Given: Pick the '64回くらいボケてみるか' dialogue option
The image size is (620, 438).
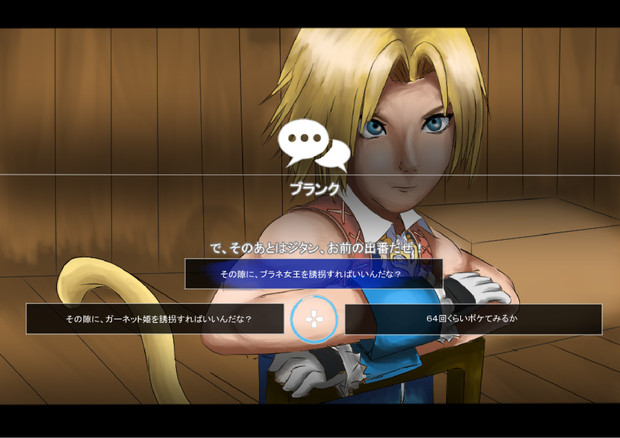Looking at the screenshot, I should [472, 320].
